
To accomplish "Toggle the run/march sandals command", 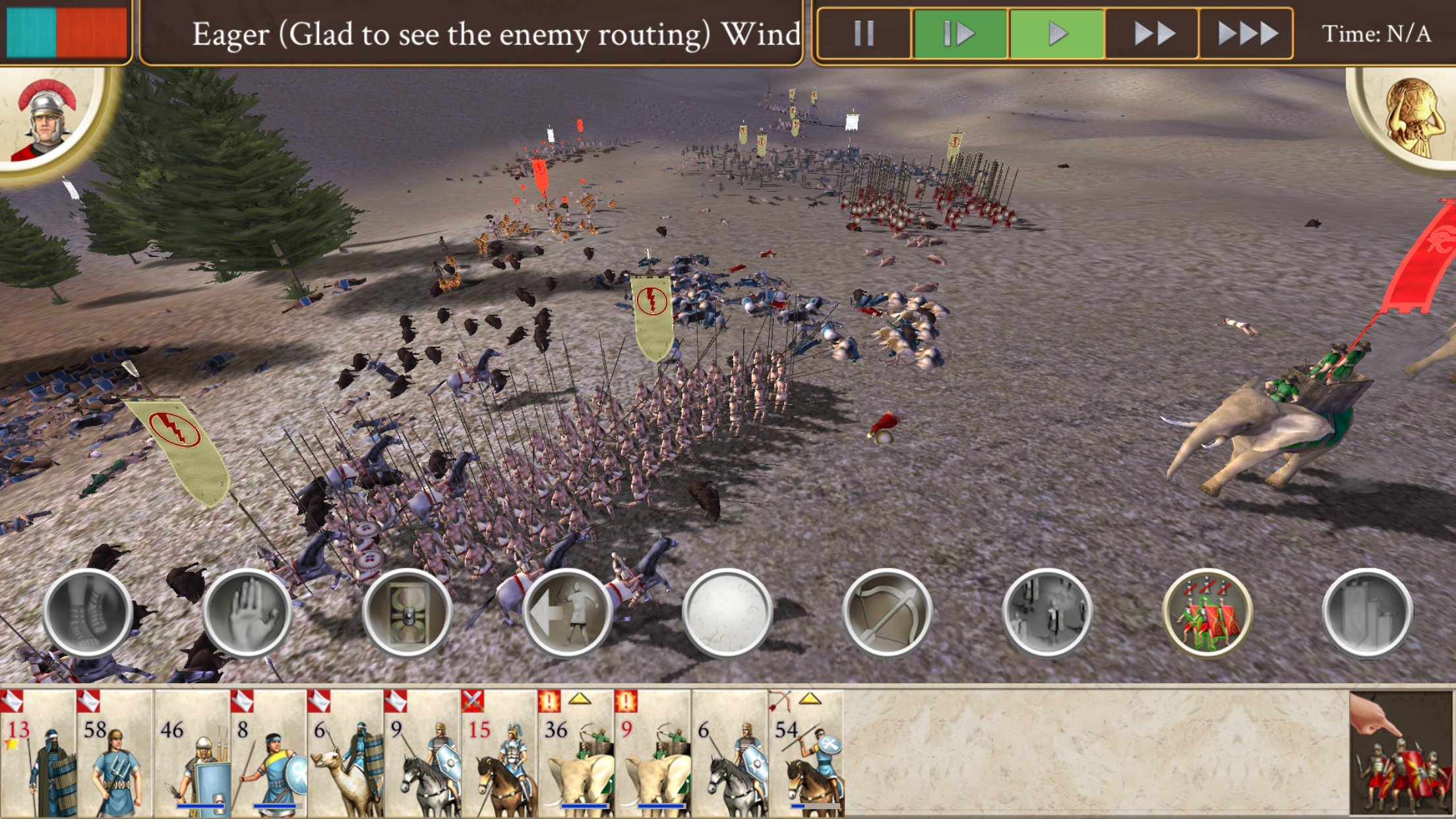I will click(x=88, y=612).
